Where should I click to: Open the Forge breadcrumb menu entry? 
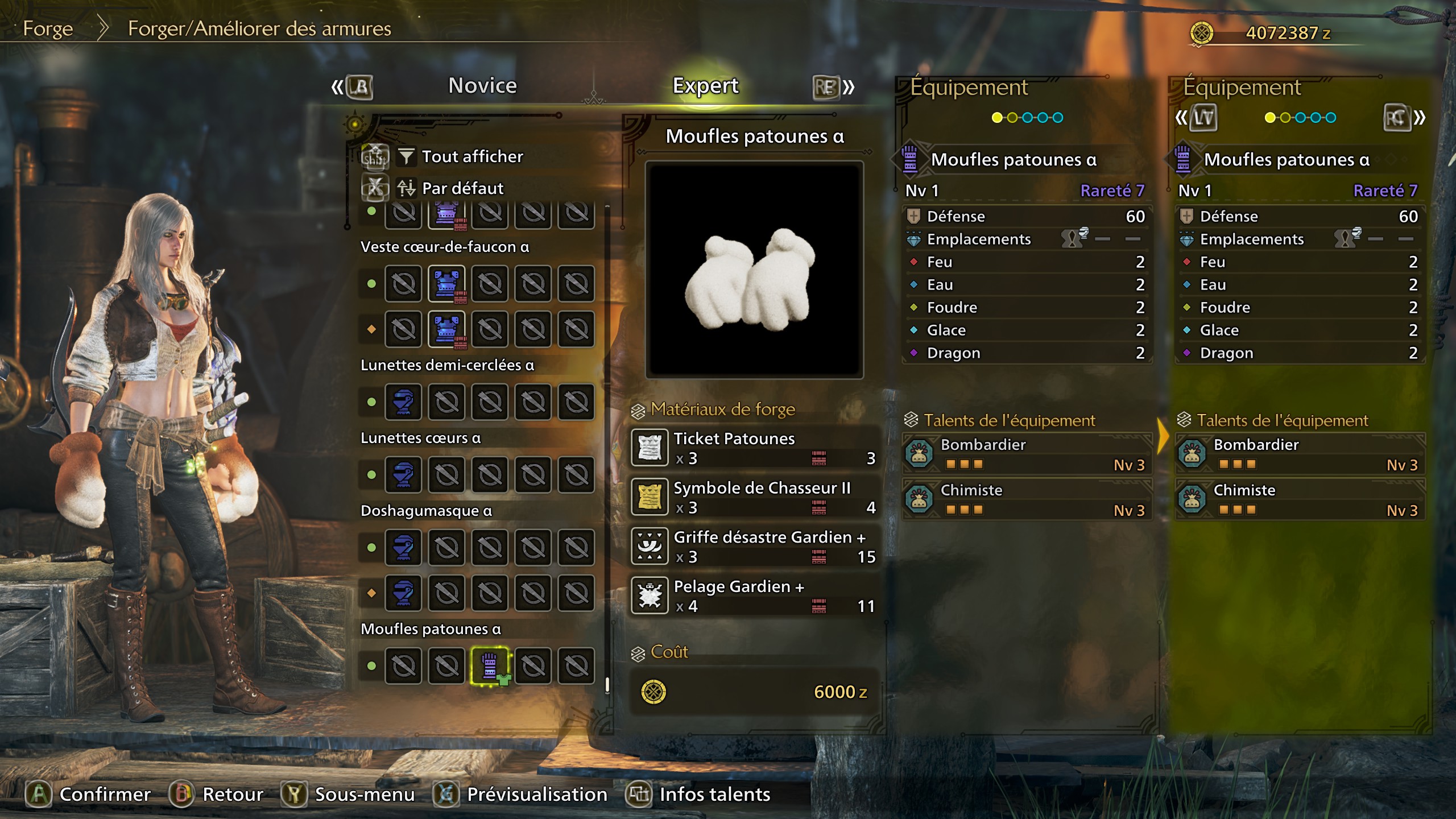tap(48, 28)
